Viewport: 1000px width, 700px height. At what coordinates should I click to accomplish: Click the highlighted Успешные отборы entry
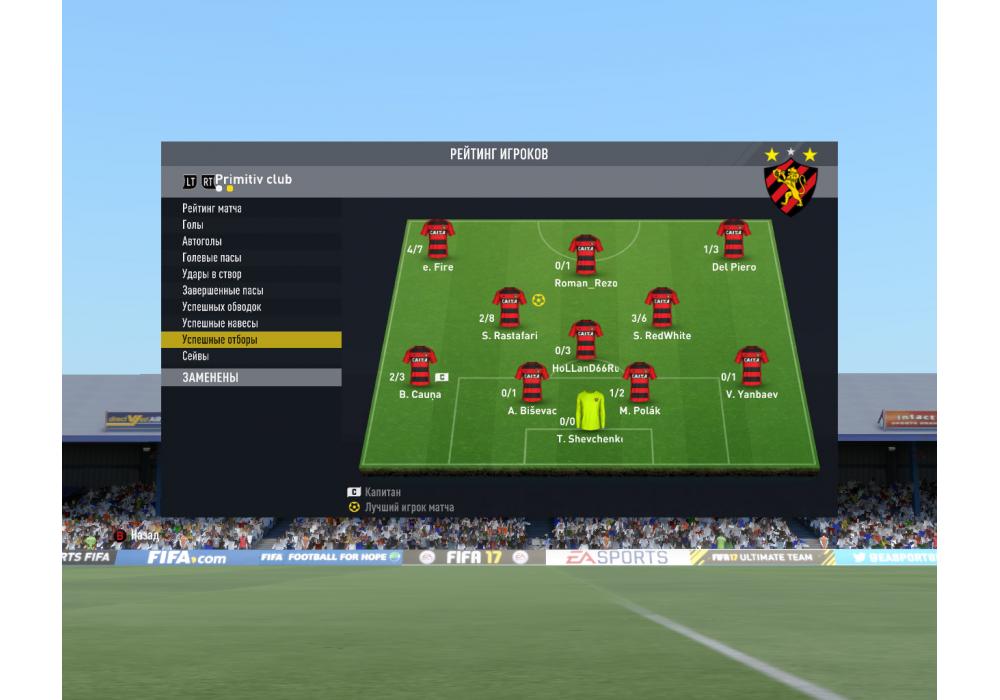tap(250, 340)
